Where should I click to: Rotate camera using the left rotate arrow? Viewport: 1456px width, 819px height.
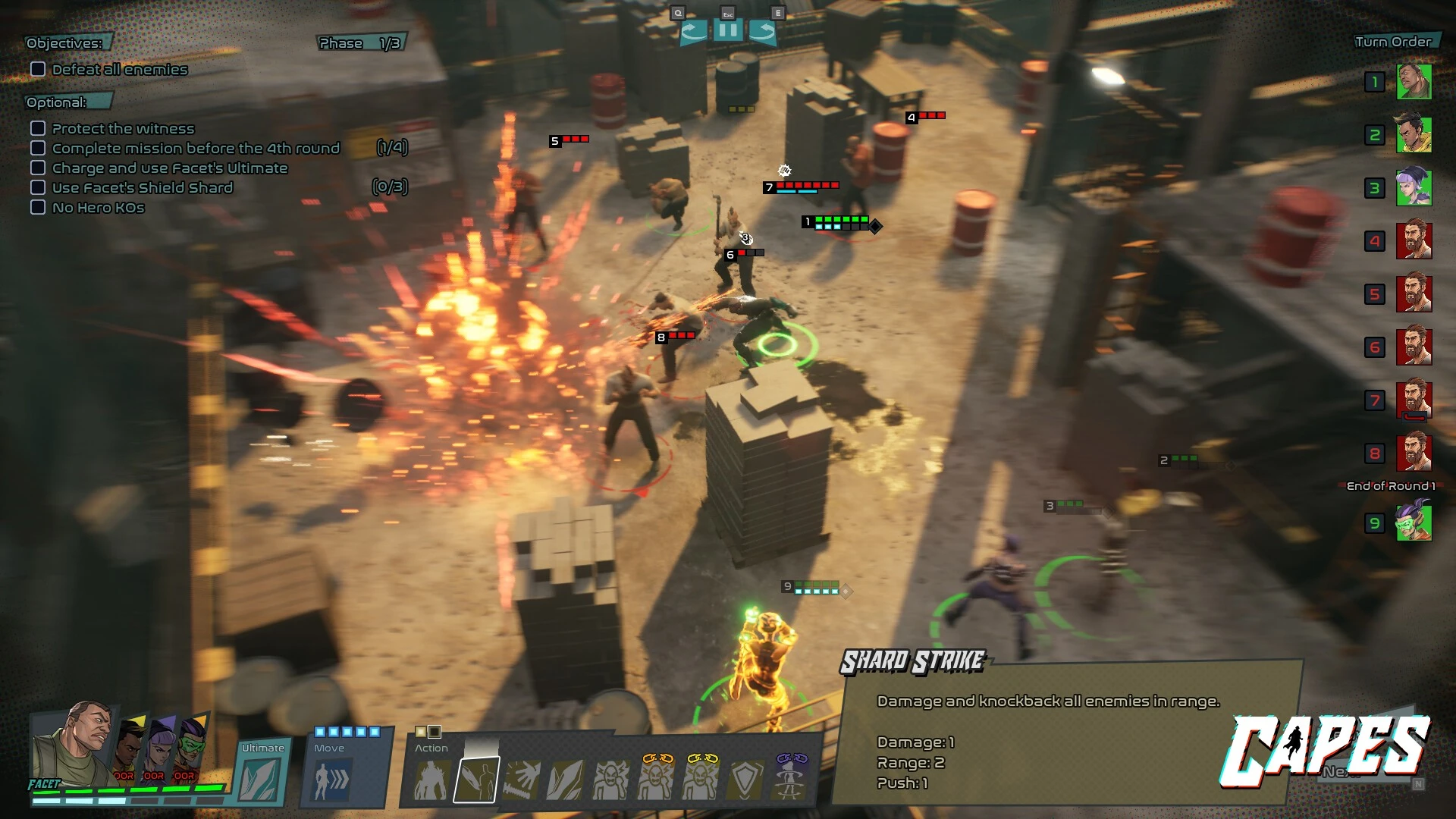coord(693,31)
